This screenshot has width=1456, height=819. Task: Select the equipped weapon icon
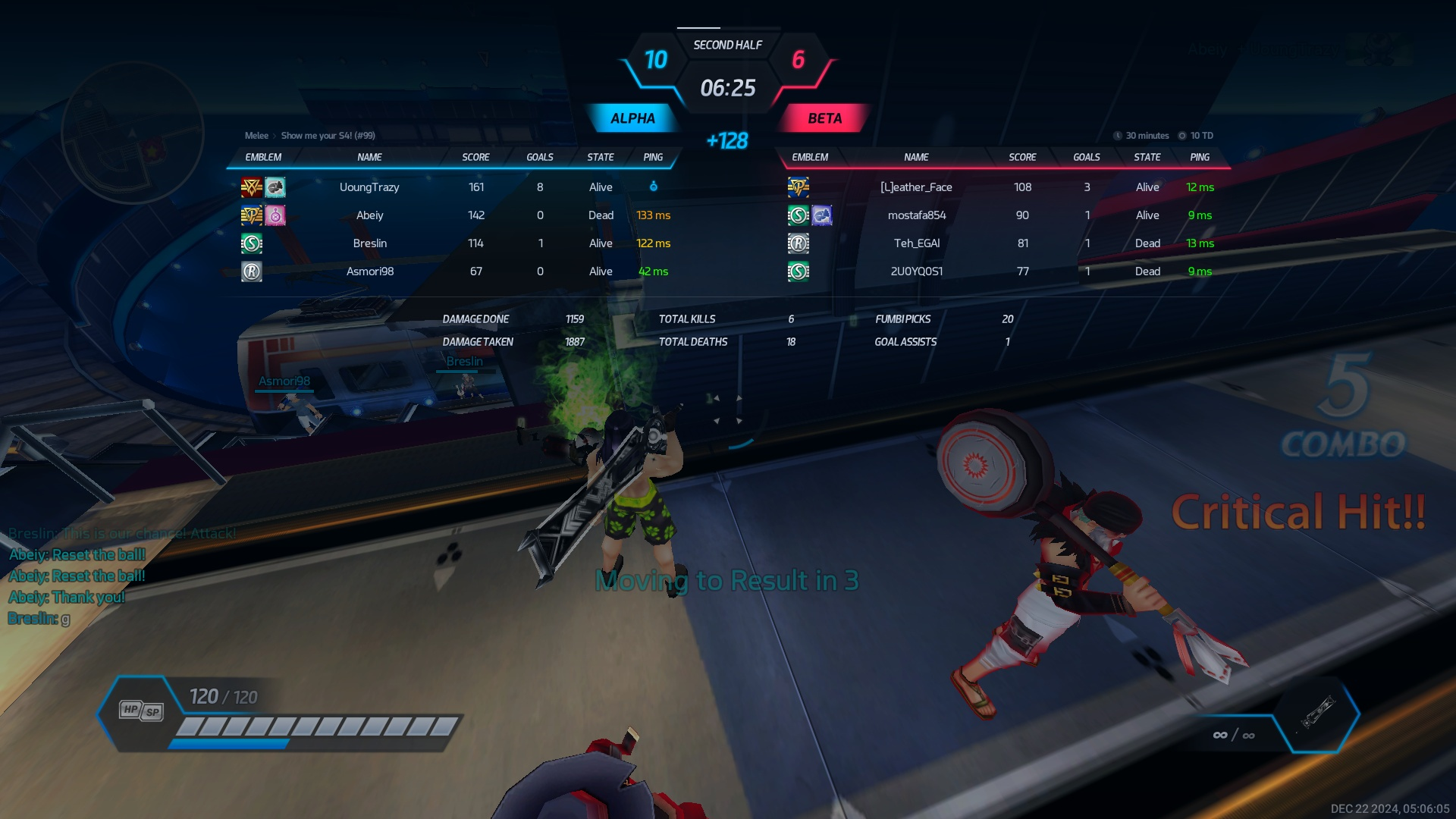1317,712
